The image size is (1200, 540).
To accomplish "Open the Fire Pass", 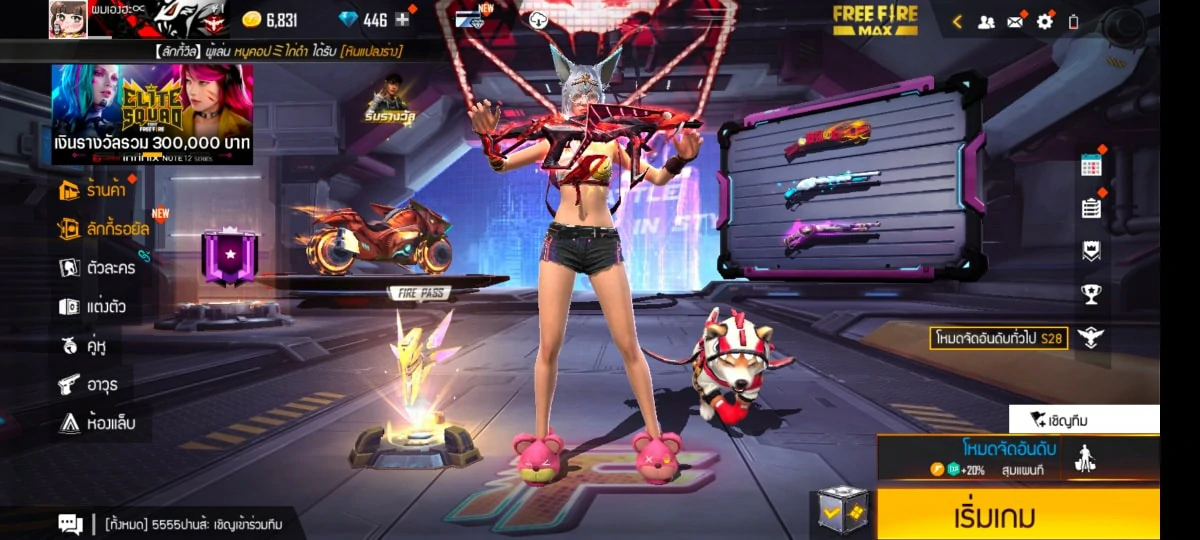I will [419, 294].
